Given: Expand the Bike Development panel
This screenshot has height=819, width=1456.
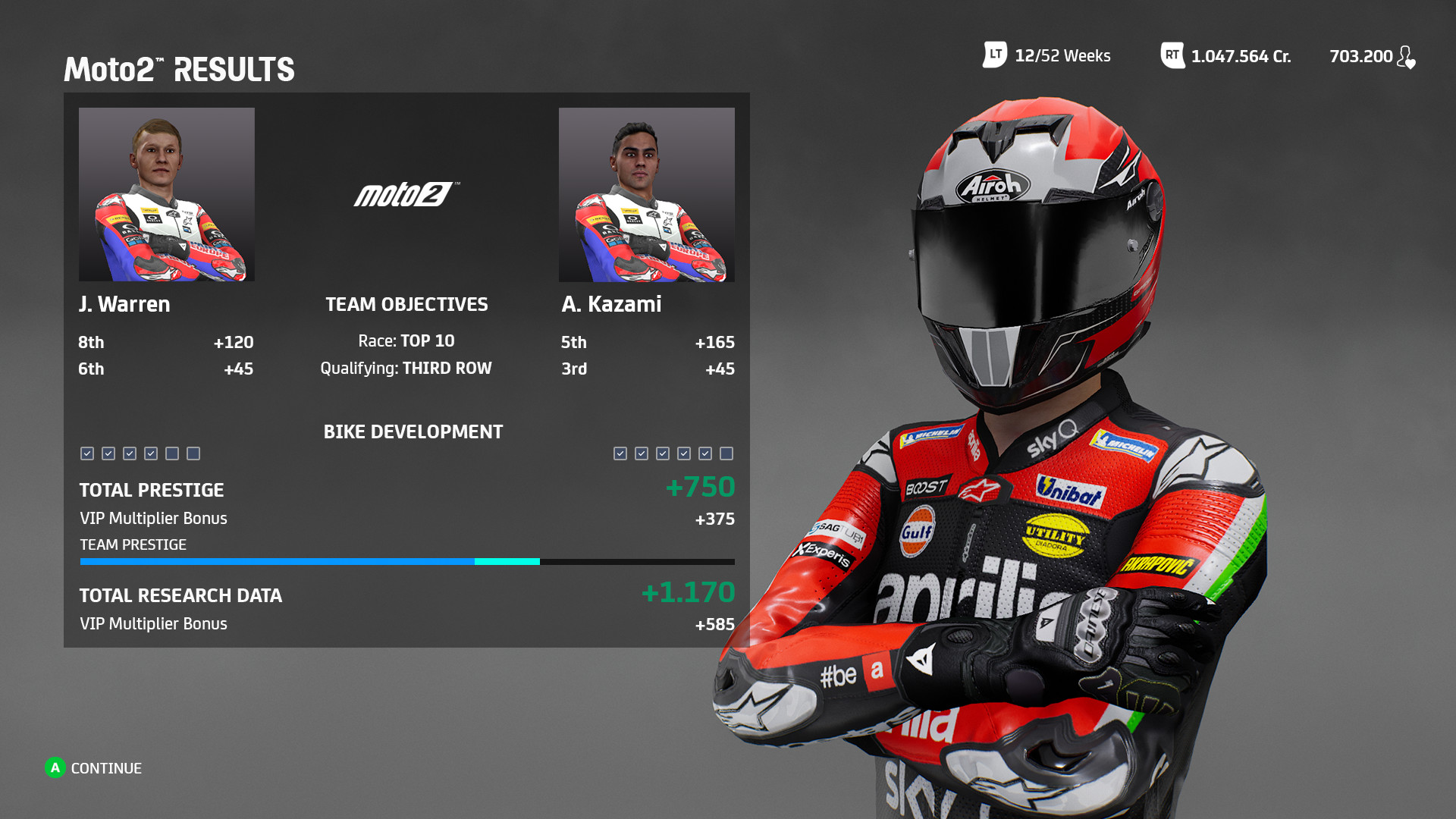Looking at the screenshot, I should click(413, 432).
